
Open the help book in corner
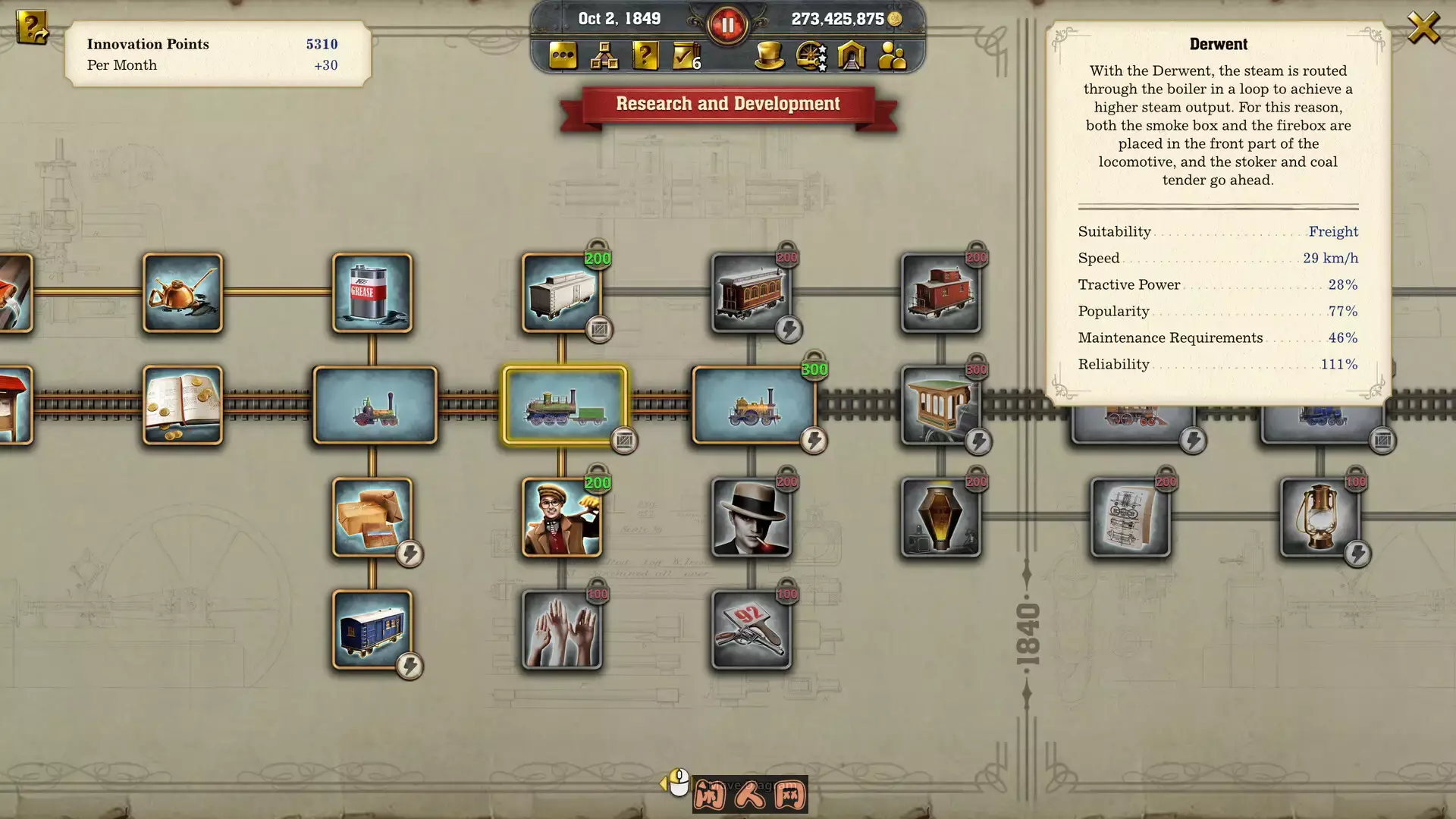click(x=32, y=29)
